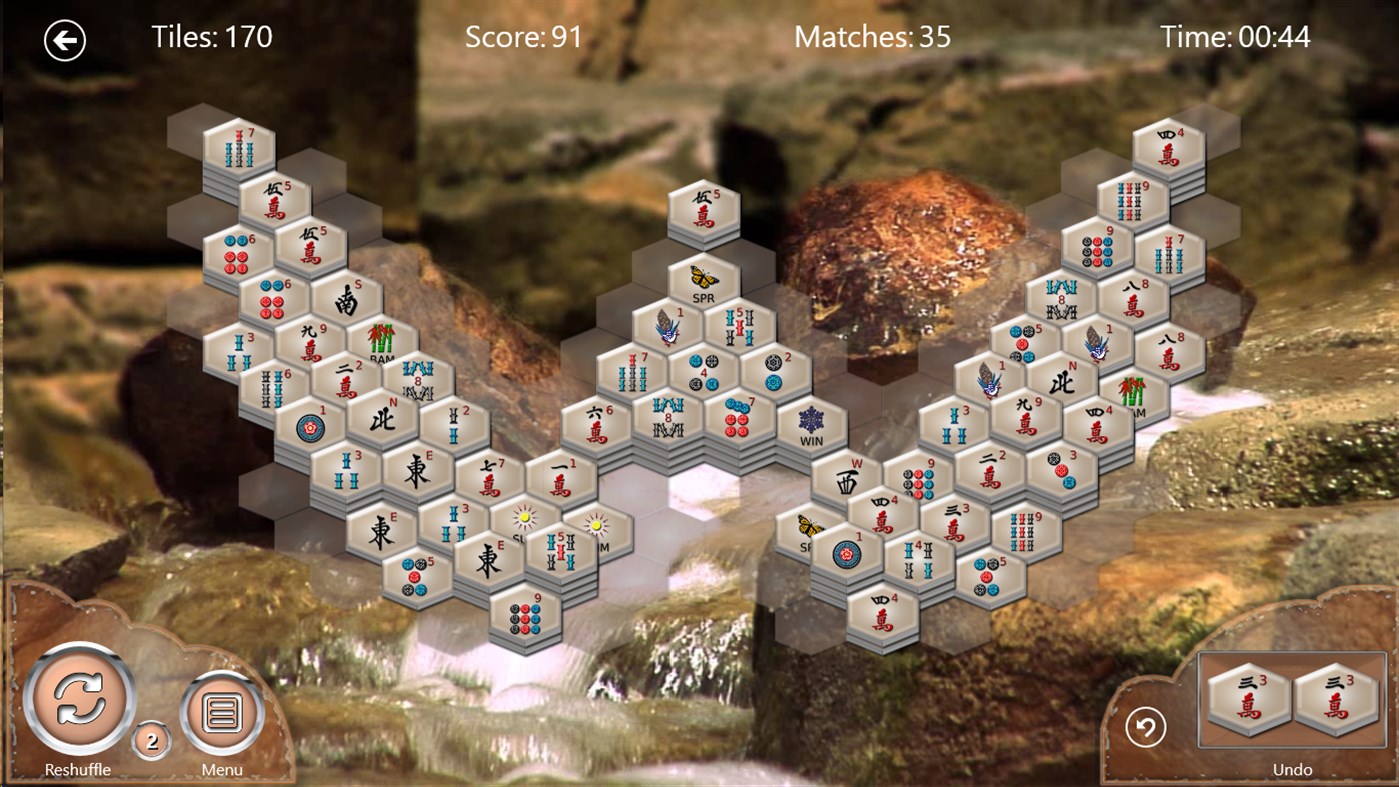Select the two bamboo tile
This screenshot has width=1399, height=787.
click(x=454, y=424)
